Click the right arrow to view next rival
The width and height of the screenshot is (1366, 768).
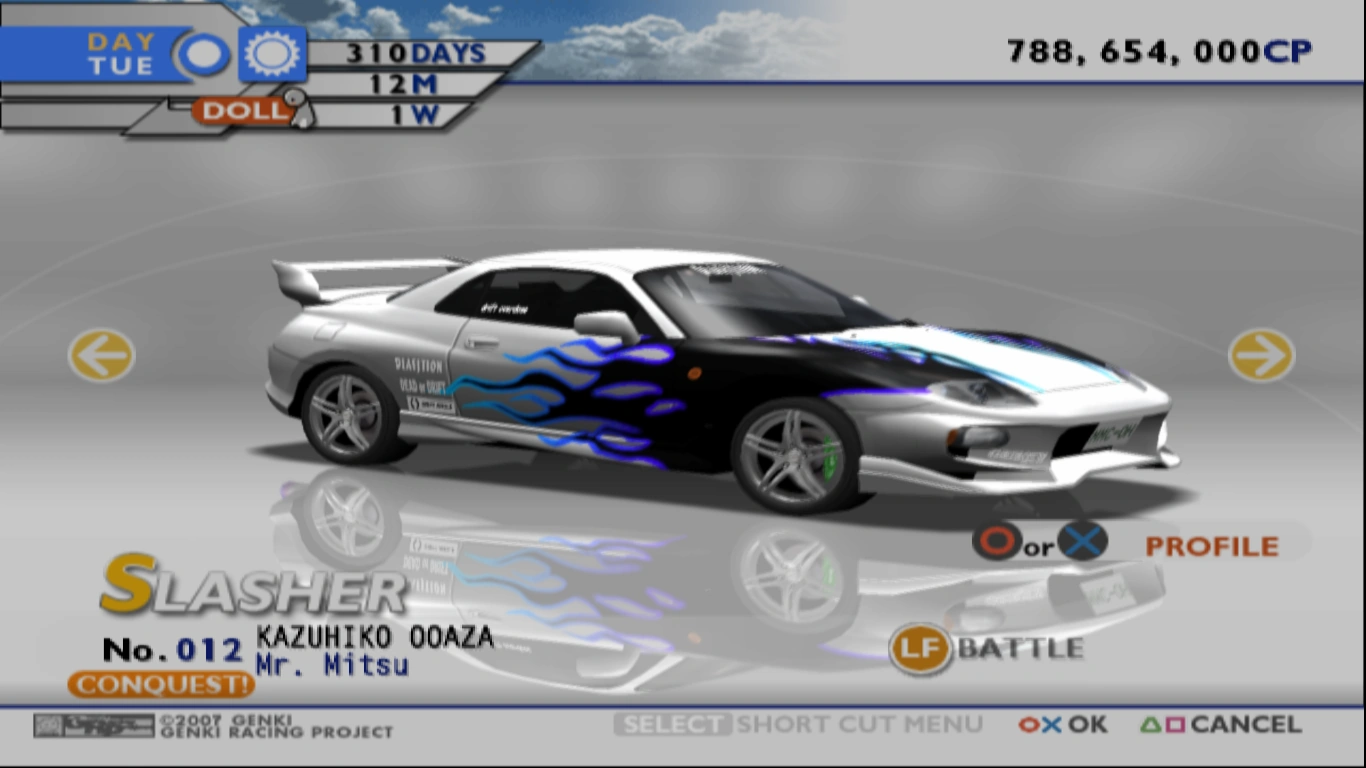(x=1261, y=355)
